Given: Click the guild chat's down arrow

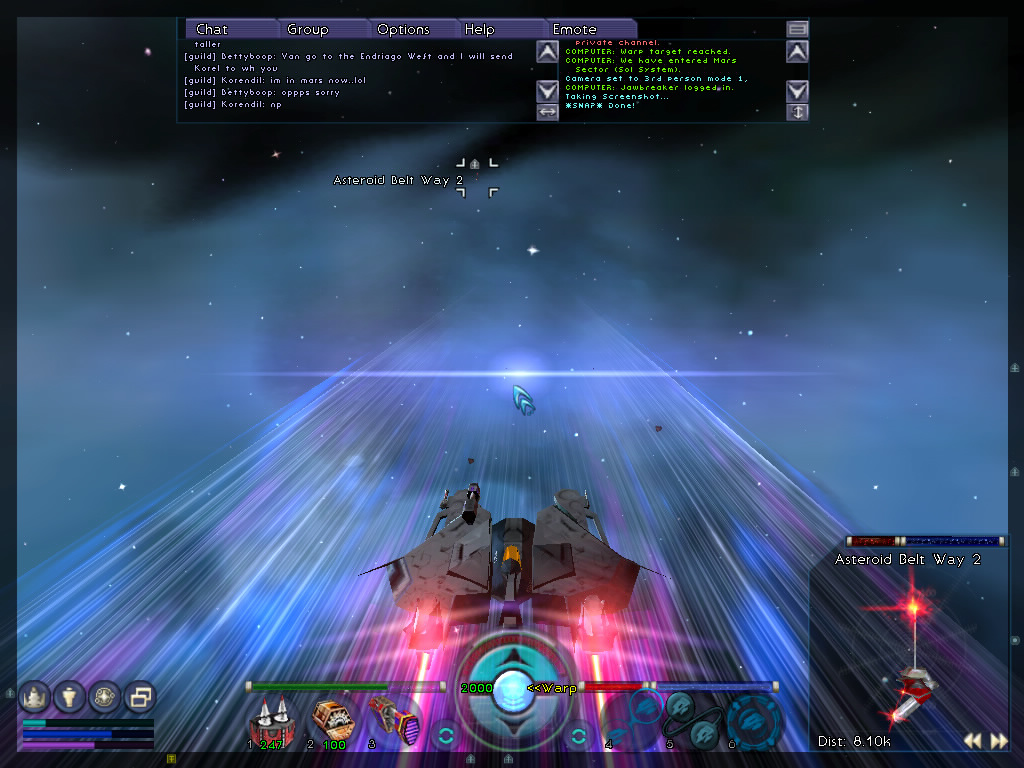Looking at the screenshot, I should (547, 90).
